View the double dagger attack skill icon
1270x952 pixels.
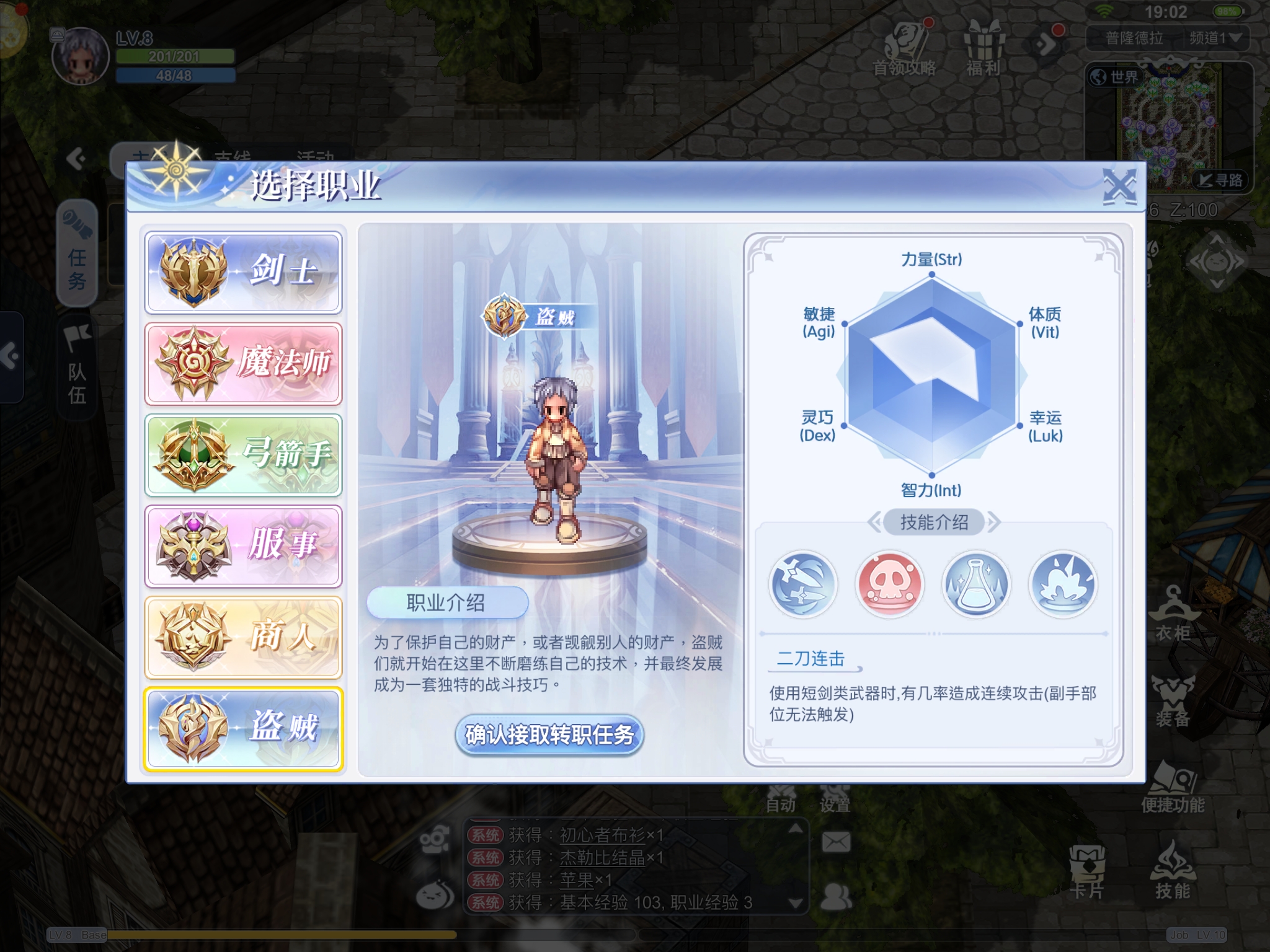tap(802, 584)
